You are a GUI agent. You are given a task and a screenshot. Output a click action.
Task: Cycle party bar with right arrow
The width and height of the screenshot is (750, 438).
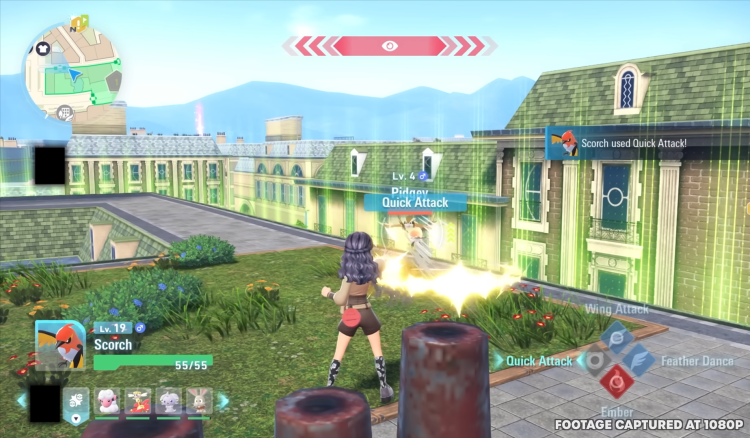tap(223, 401)
